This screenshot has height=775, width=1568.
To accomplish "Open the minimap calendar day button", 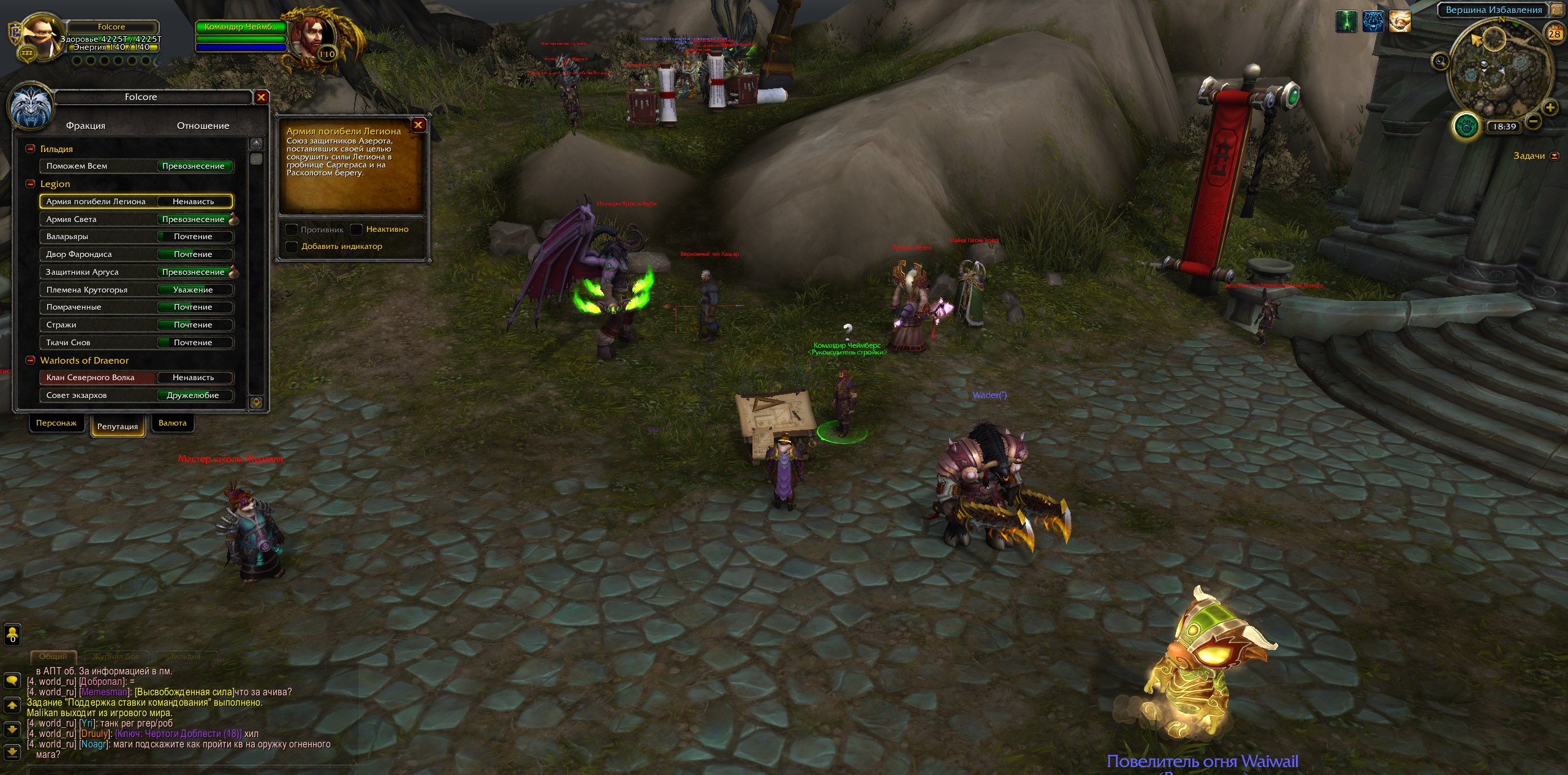I will click(x=1555, y=34).
